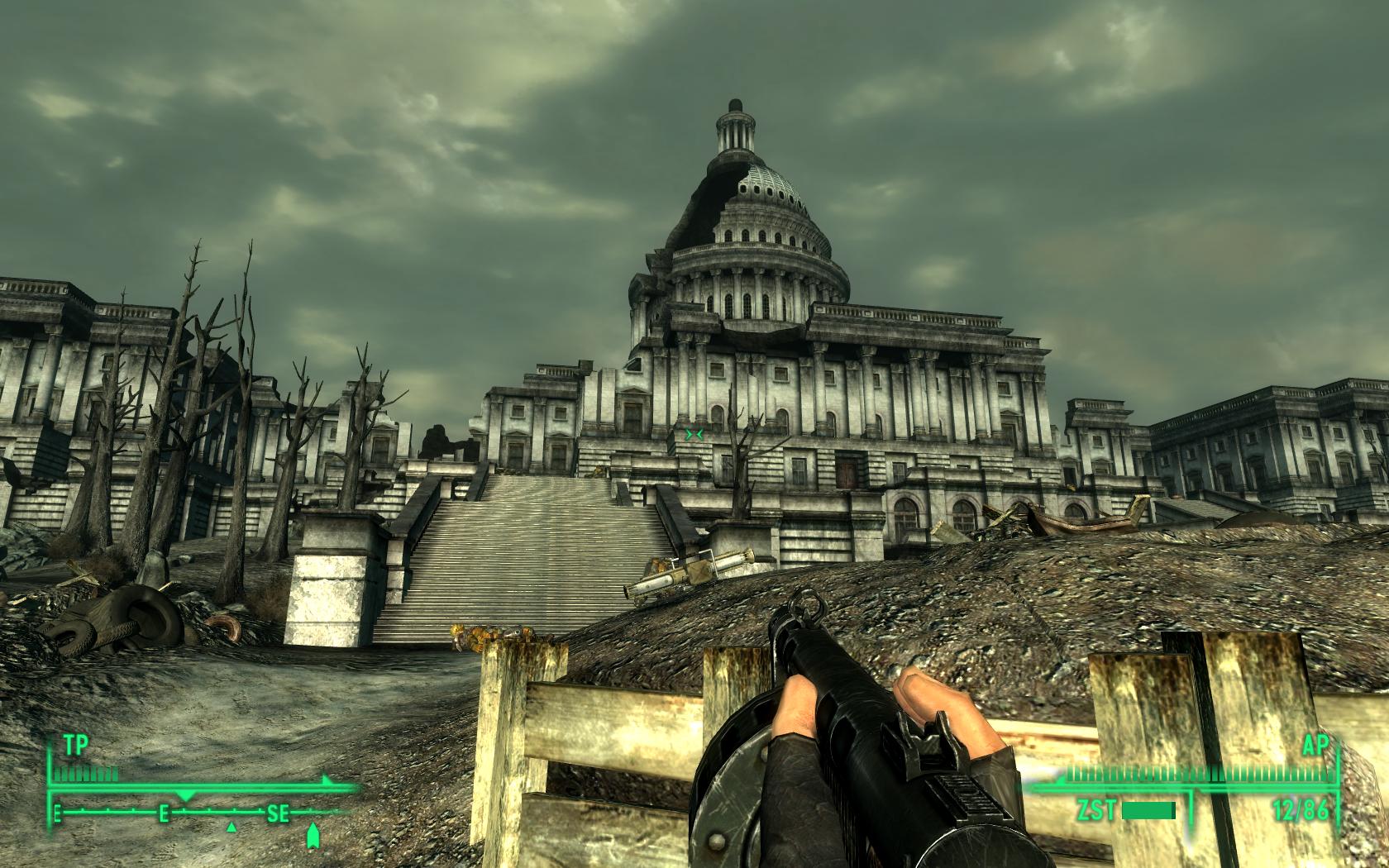
Task: Select the small hollow triangle compass marker
Action: pyautogui.click(x=231, y=827)
